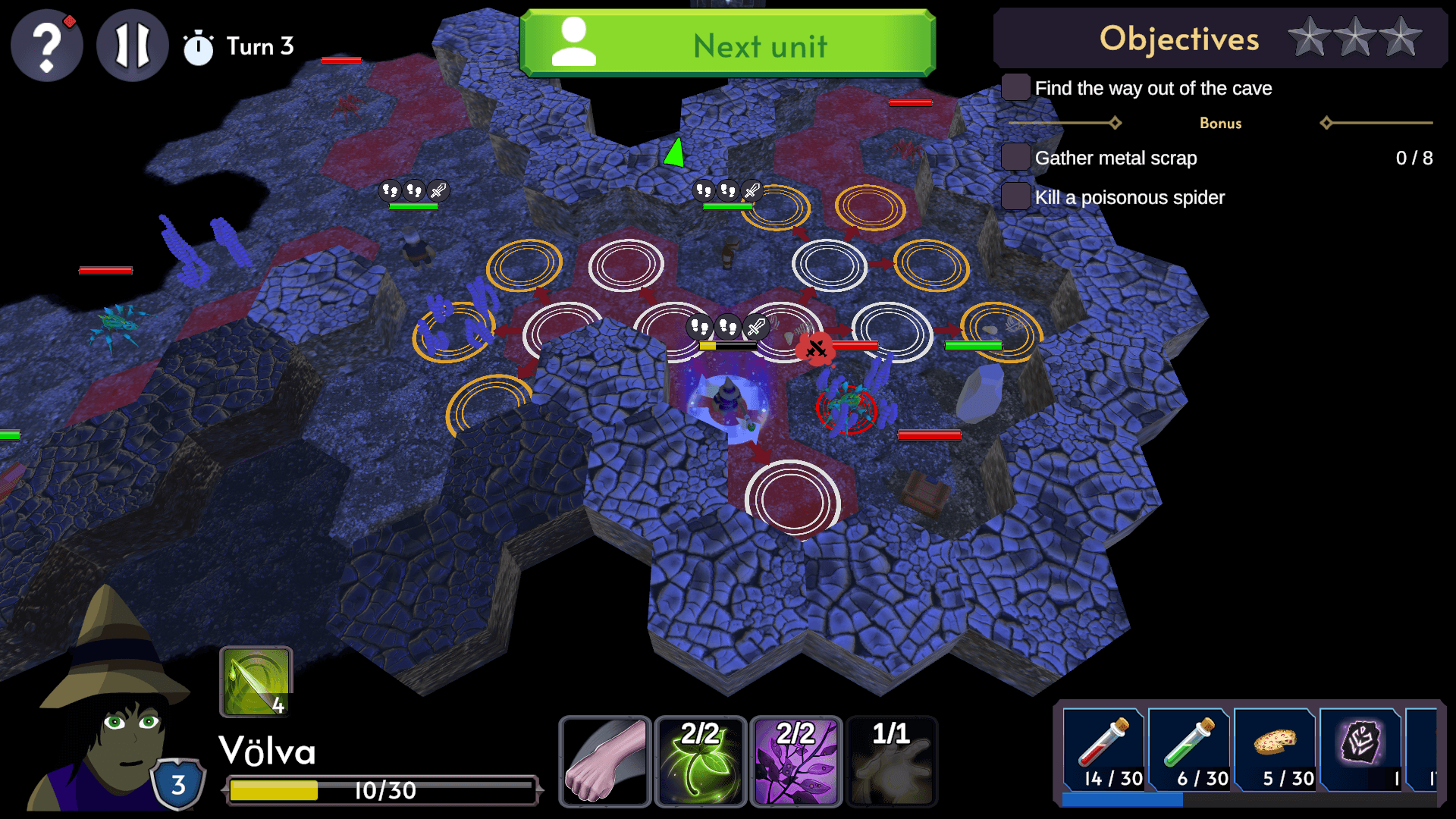Activate the purple leafy branch ability
This screenshot has width=1456, height=819.
(x=795, y=761)
